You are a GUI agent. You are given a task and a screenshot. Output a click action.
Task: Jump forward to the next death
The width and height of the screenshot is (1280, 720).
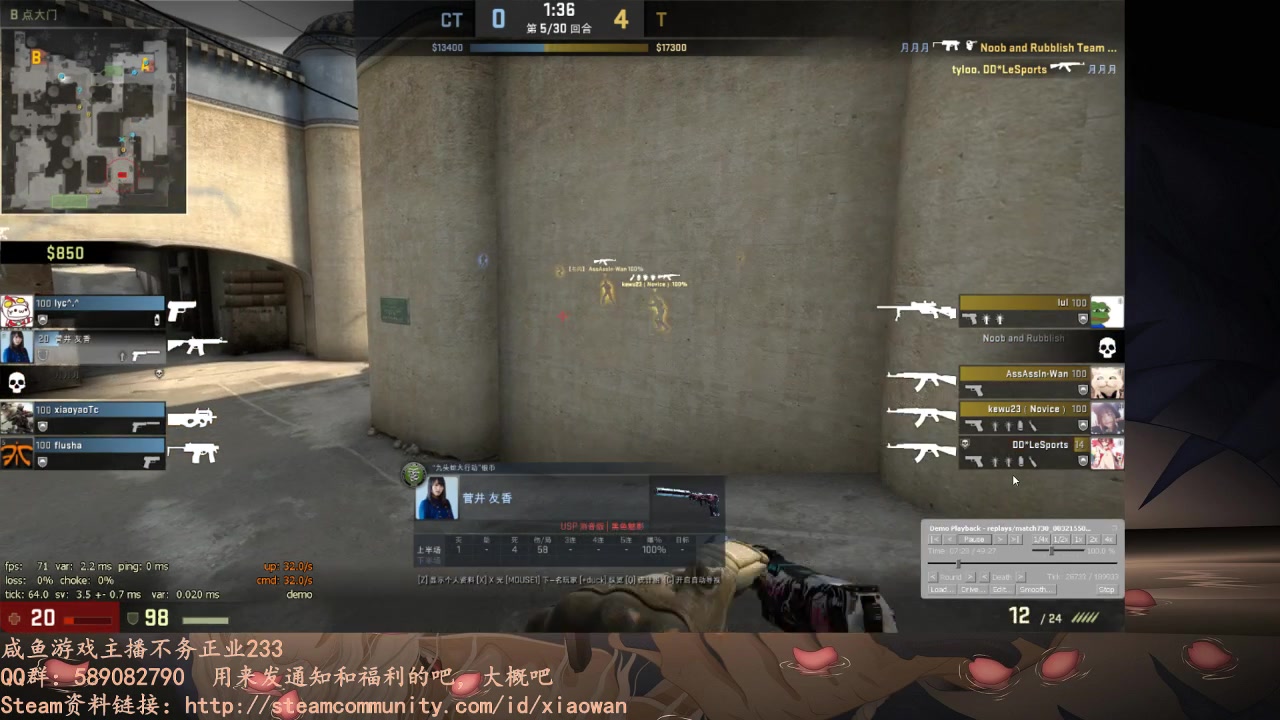tap(1021, 577)
